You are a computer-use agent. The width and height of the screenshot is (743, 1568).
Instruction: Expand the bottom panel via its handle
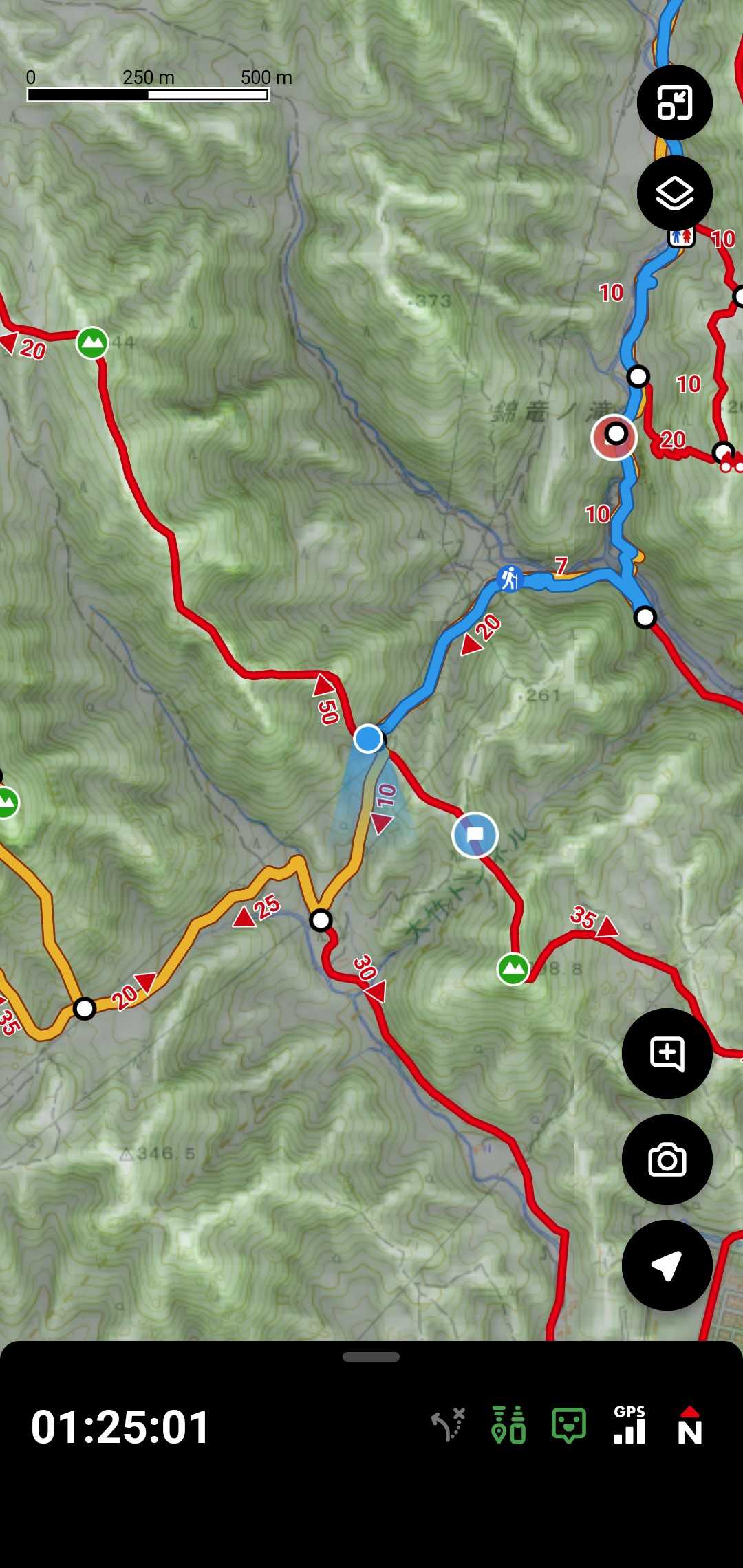[x=371, y=1357]
